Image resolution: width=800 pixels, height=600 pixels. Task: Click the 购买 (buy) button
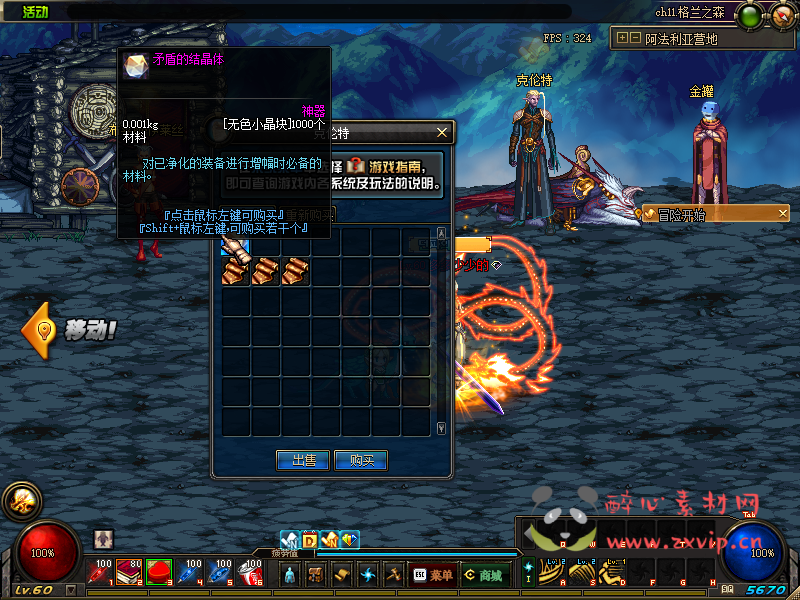click(x=361, y=460)
